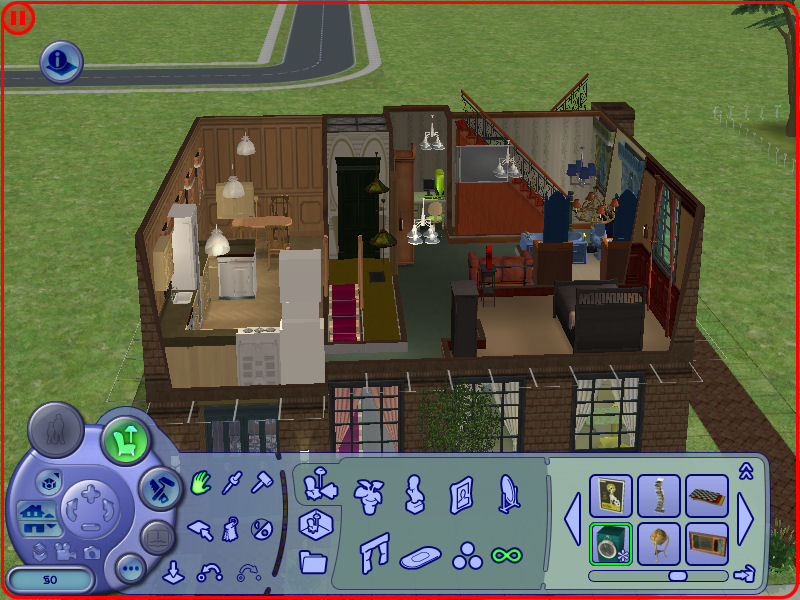Show all decorative items via infinity icon
Viewport: 800px width, 600px height.
pyautogui.click(x=506, y=553)
